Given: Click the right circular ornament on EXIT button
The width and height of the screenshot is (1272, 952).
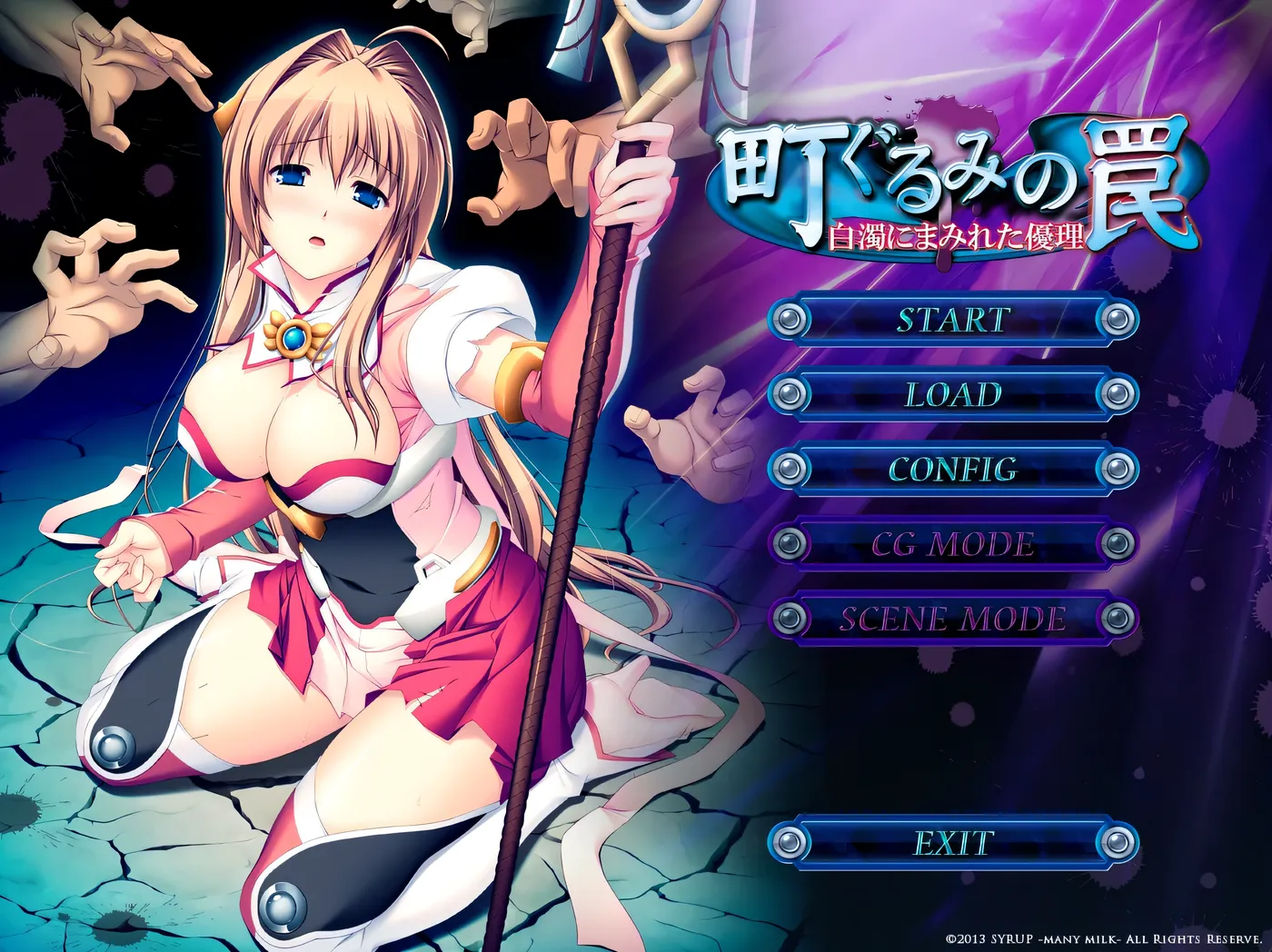Looking at the screenshot, I should click(x=1116, y=842).
